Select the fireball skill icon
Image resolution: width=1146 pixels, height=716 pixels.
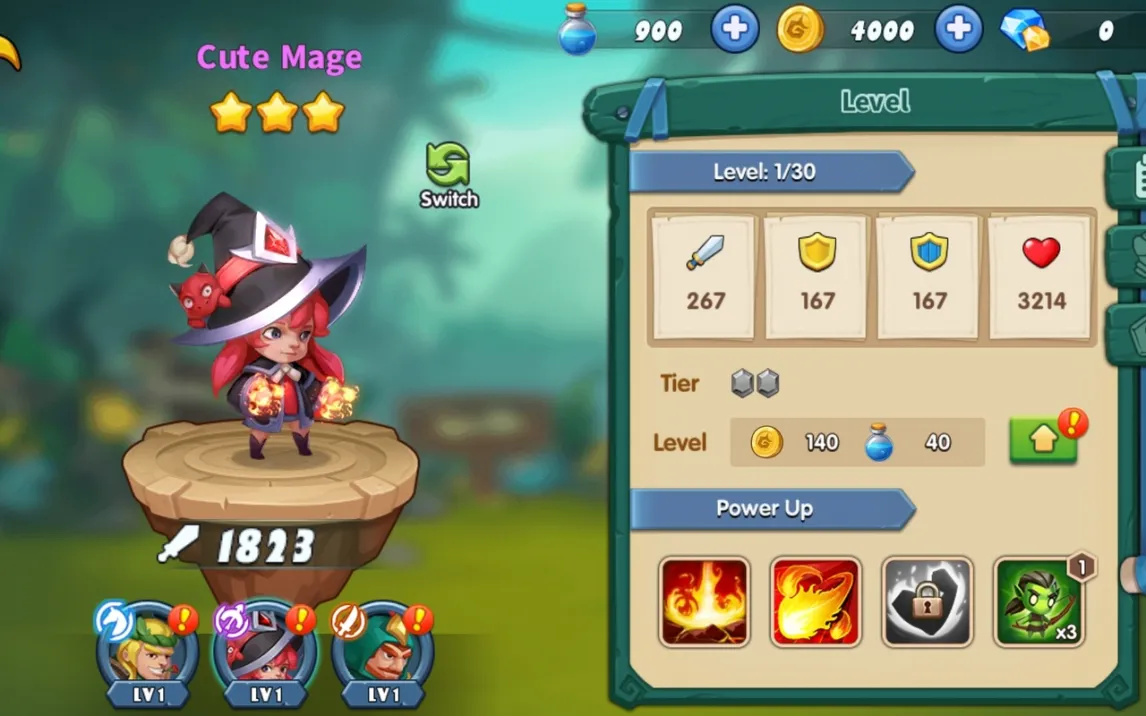[815, 602]
